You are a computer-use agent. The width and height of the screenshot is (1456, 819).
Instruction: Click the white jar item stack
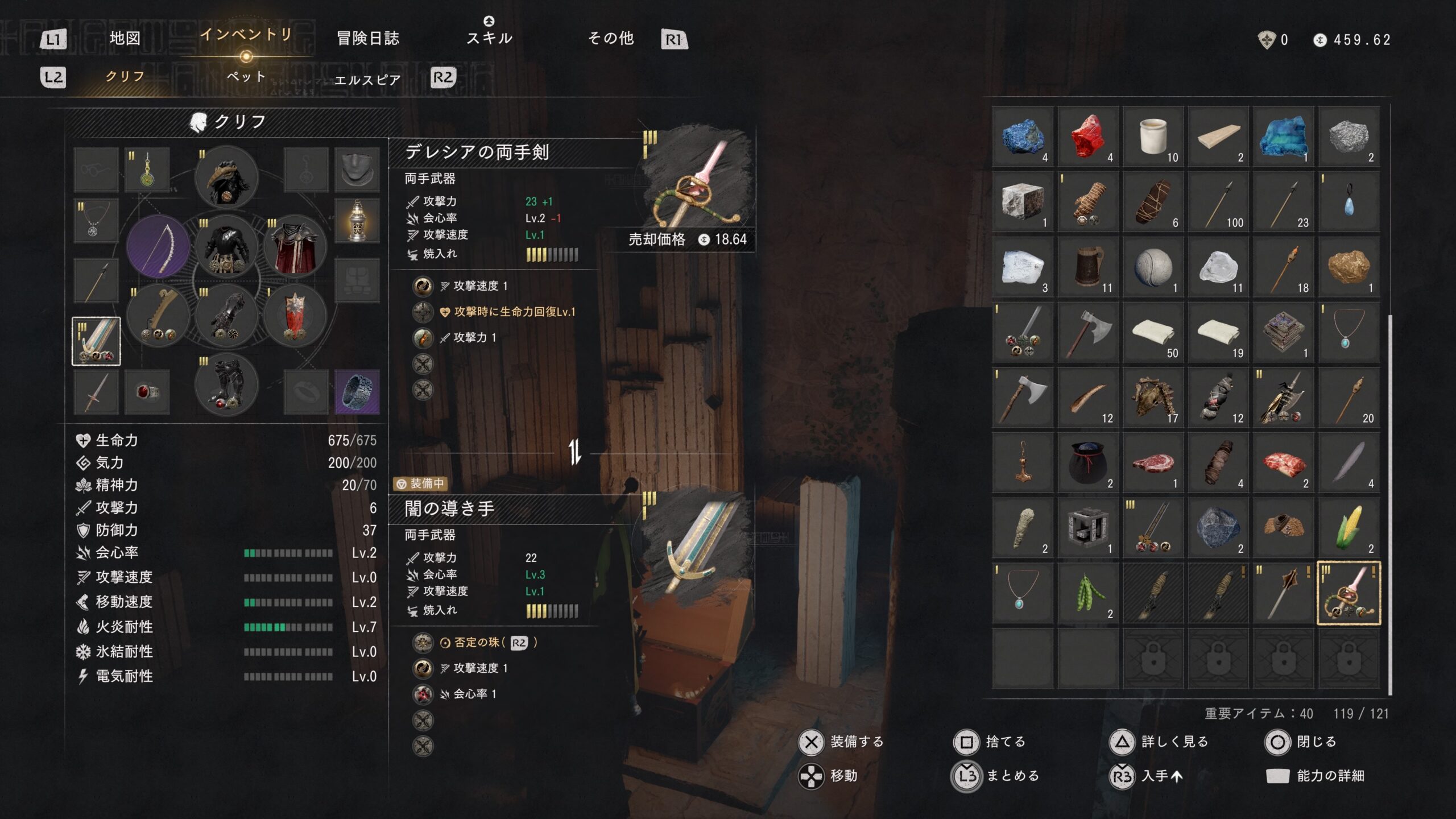[x=1153, y=136]
